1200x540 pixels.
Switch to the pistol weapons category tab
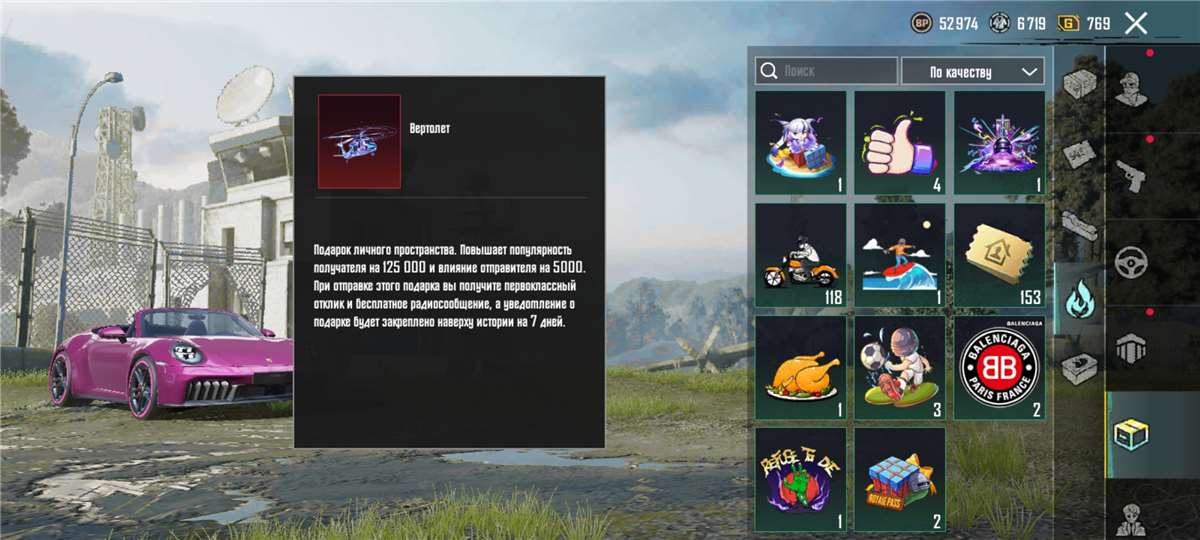click(1131, 173)
